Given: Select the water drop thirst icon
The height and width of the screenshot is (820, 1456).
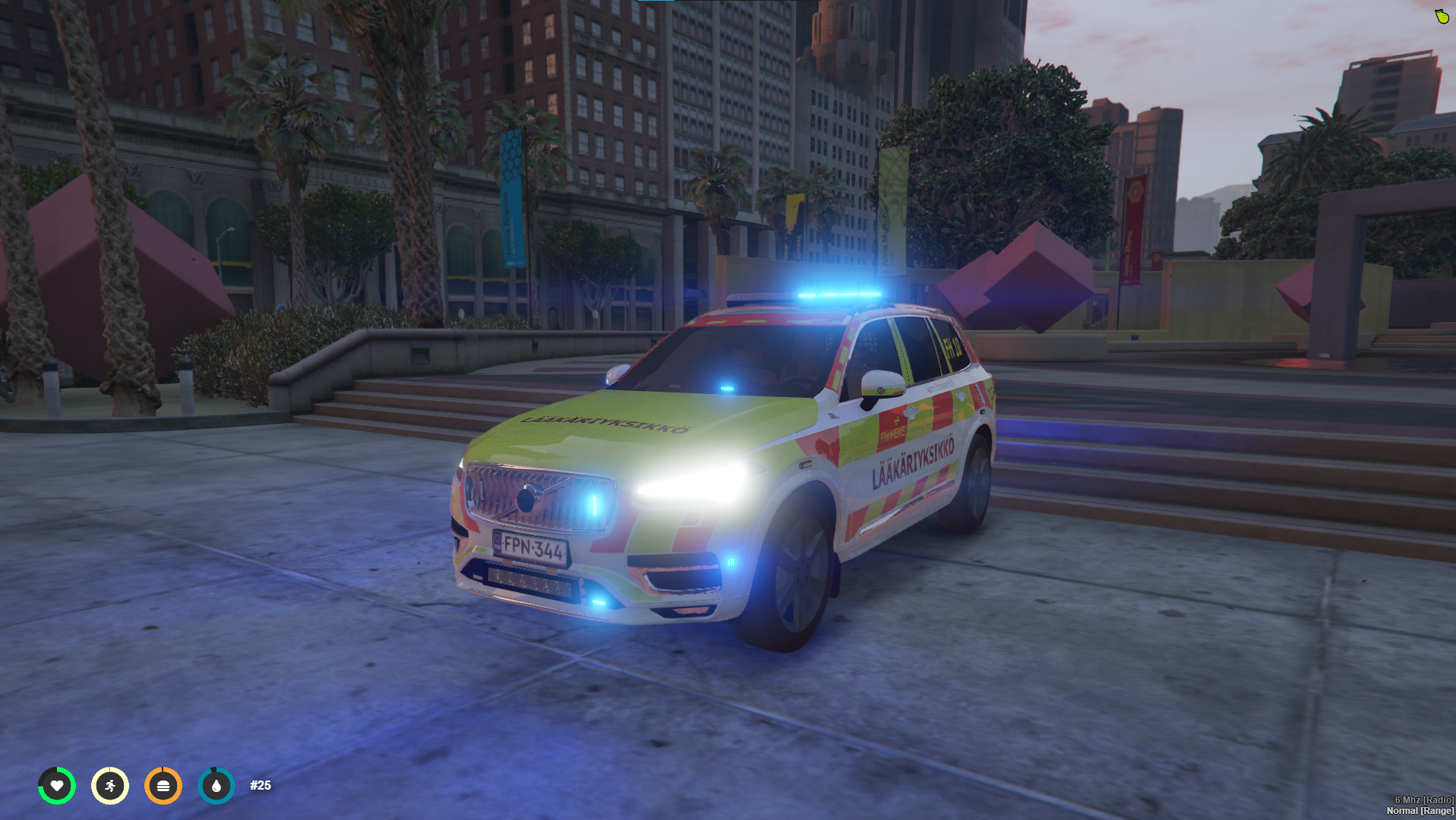Looking at the screenshot, I should [x=216, y=786].
